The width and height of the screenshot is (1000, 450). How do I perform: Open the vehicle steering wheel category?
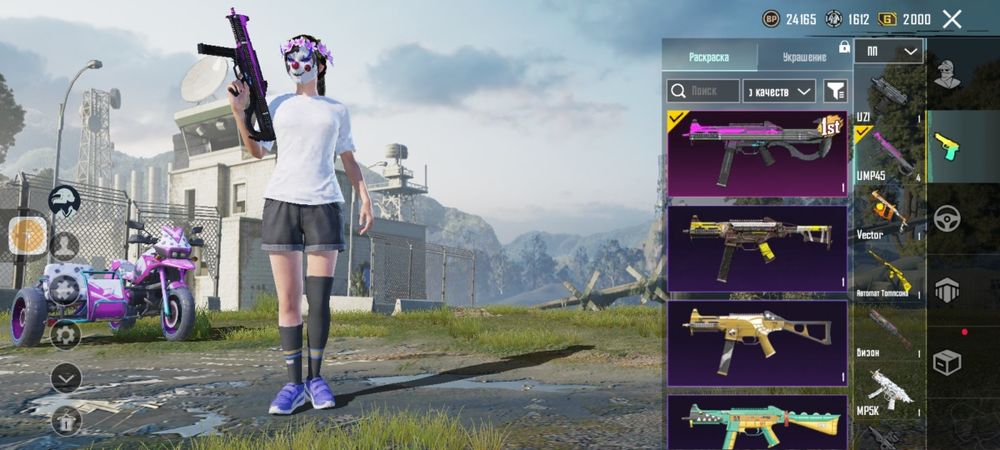pos(947,218)
